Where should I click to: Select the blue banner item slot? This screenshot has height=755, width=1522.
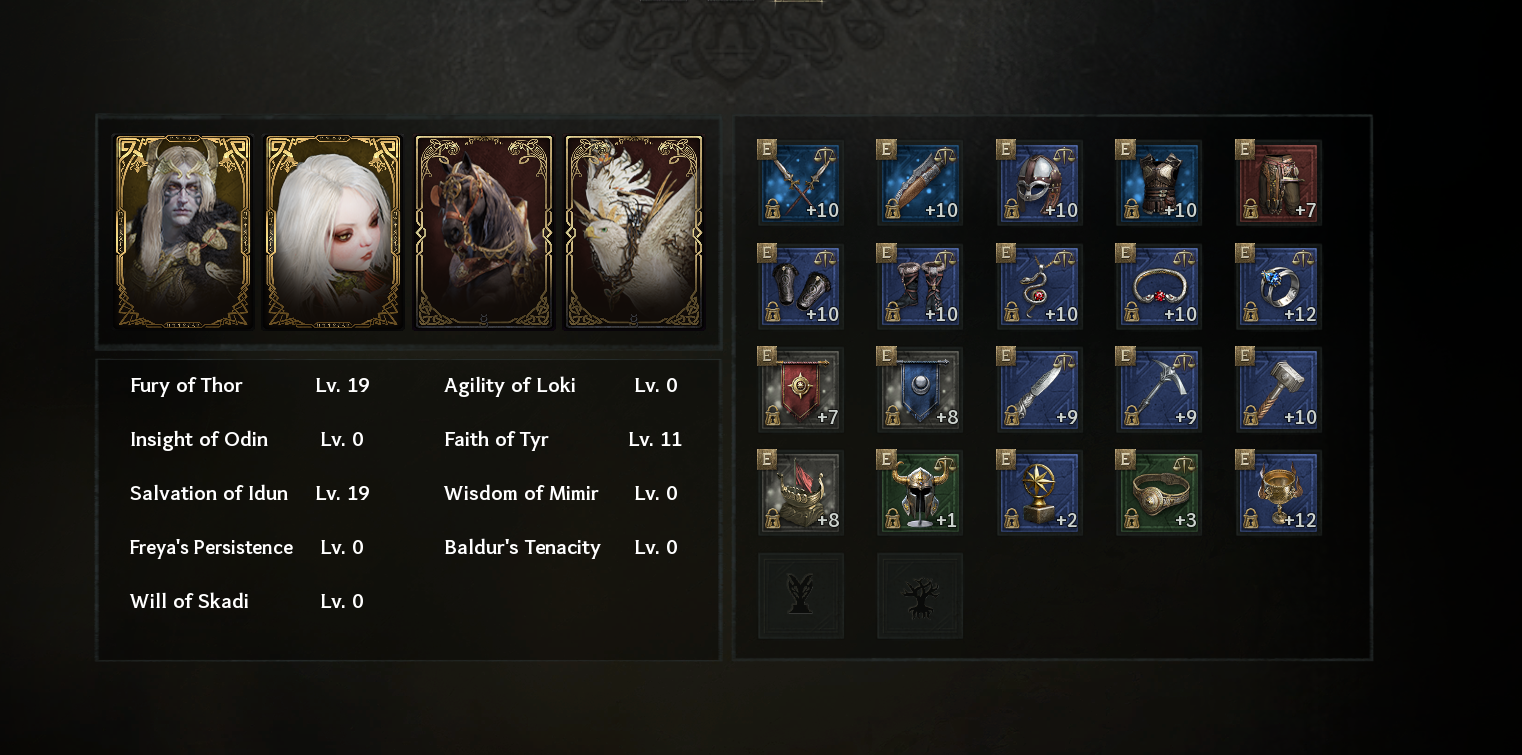pyautogui.click(x=919, y=390)
